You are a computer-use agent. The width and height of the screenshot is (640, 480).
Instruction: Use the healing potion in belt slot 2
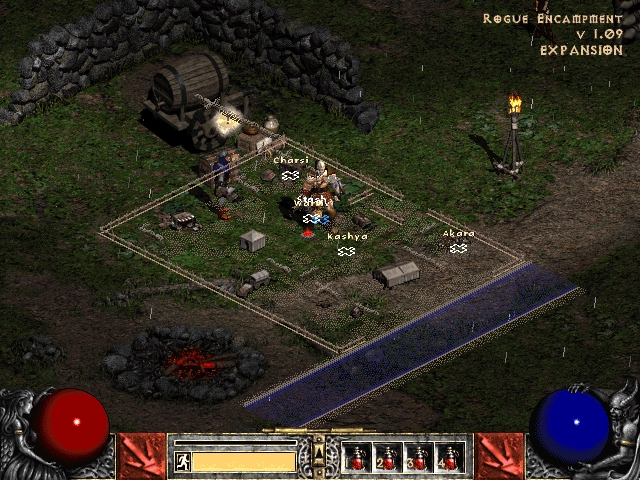[x=388, y=458]
